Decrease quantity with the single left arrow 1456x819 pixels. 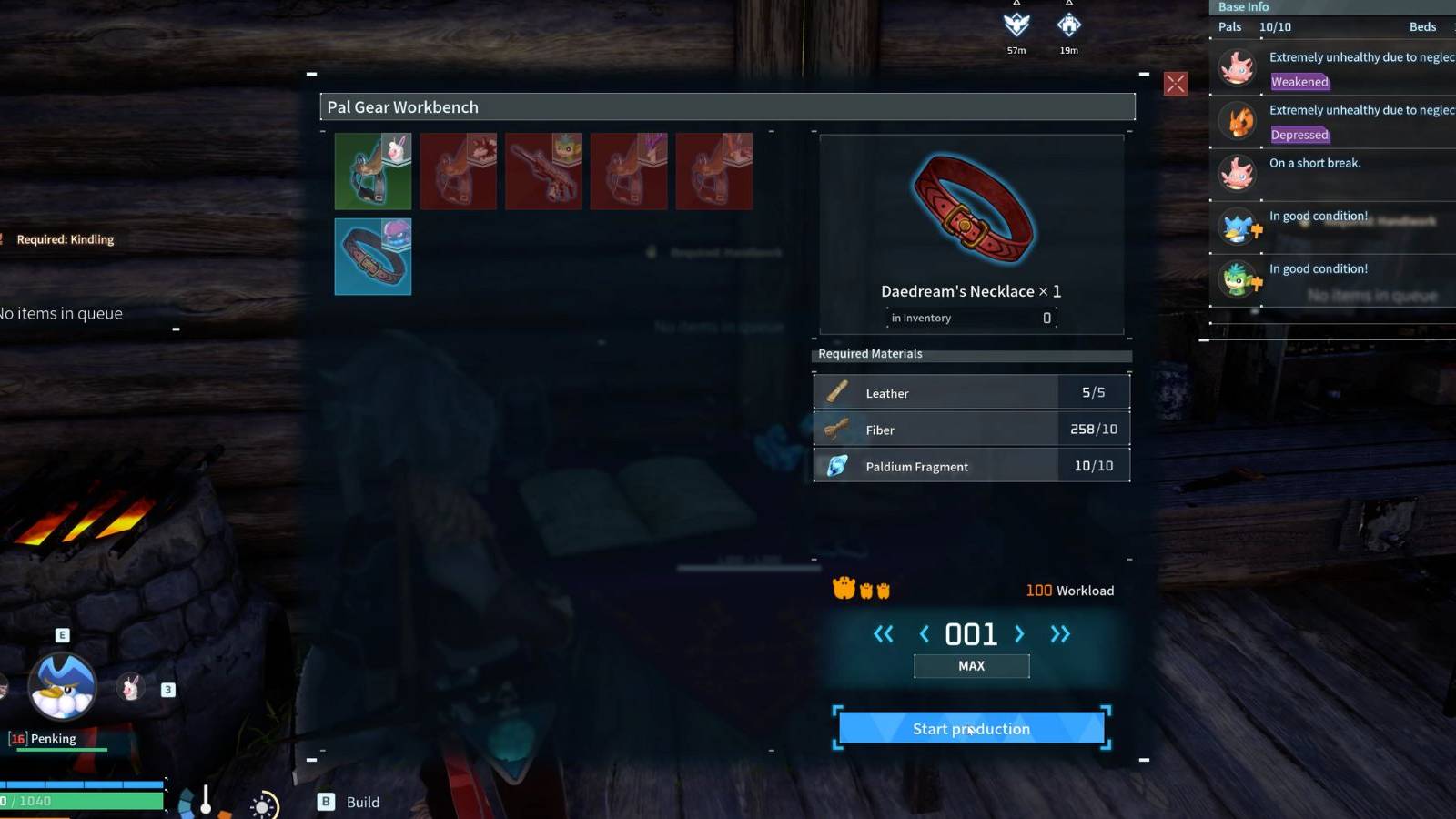click(x=924, y=634)
